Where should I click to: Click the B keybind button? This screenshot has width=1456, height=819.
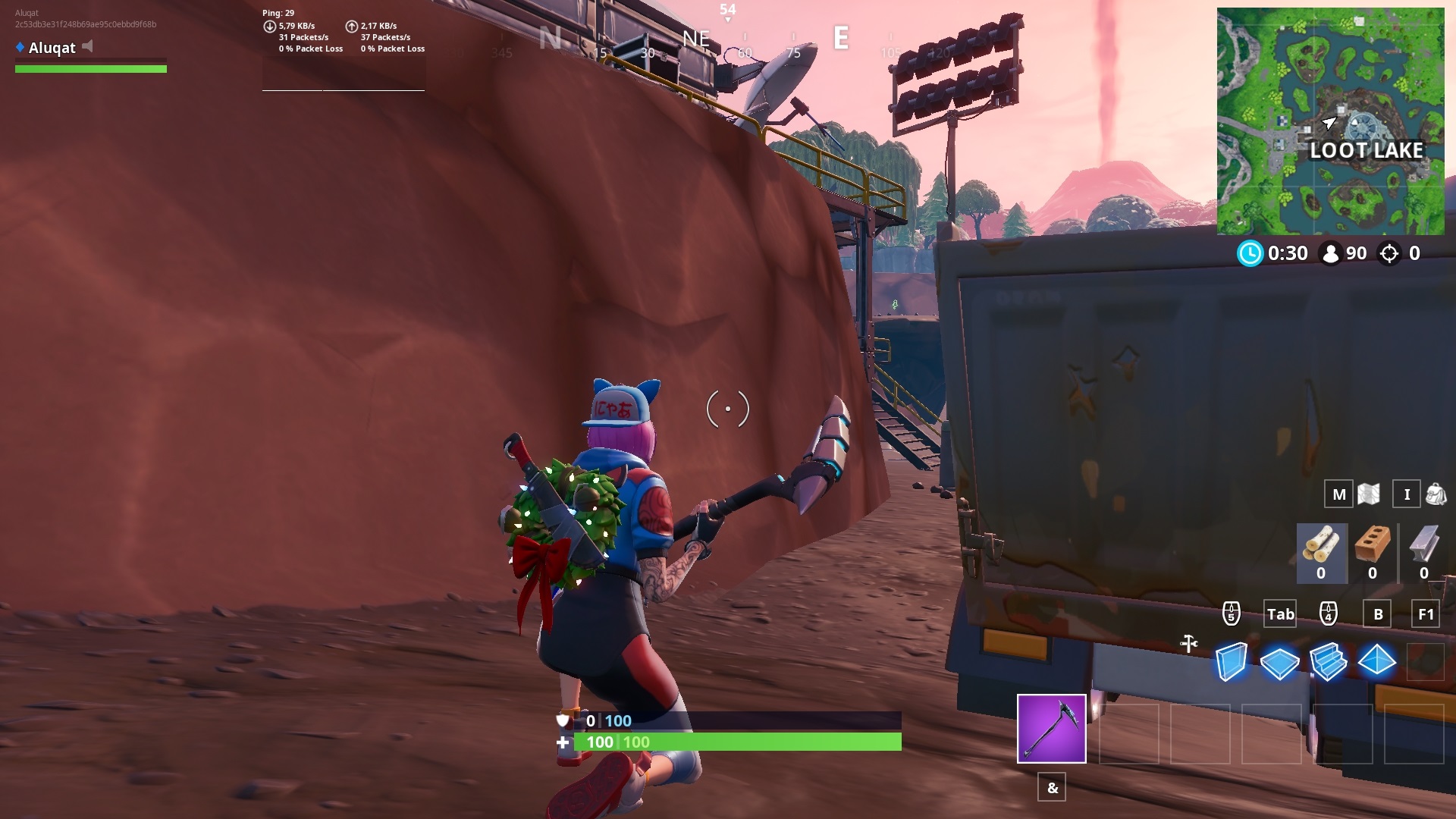[x=1378, y=614]
